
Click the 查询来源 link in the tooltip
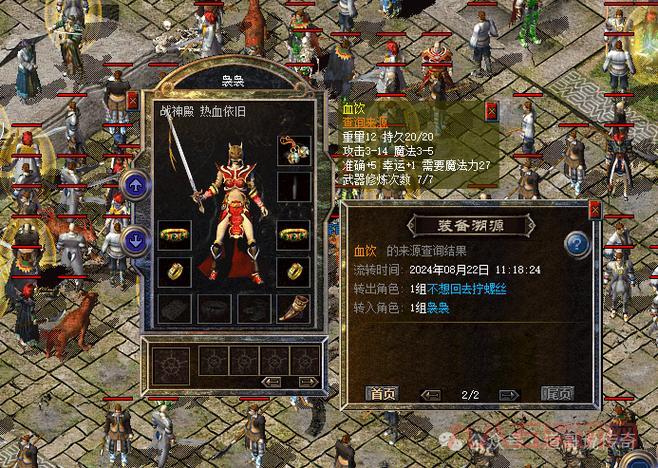(x=365, y=122)
